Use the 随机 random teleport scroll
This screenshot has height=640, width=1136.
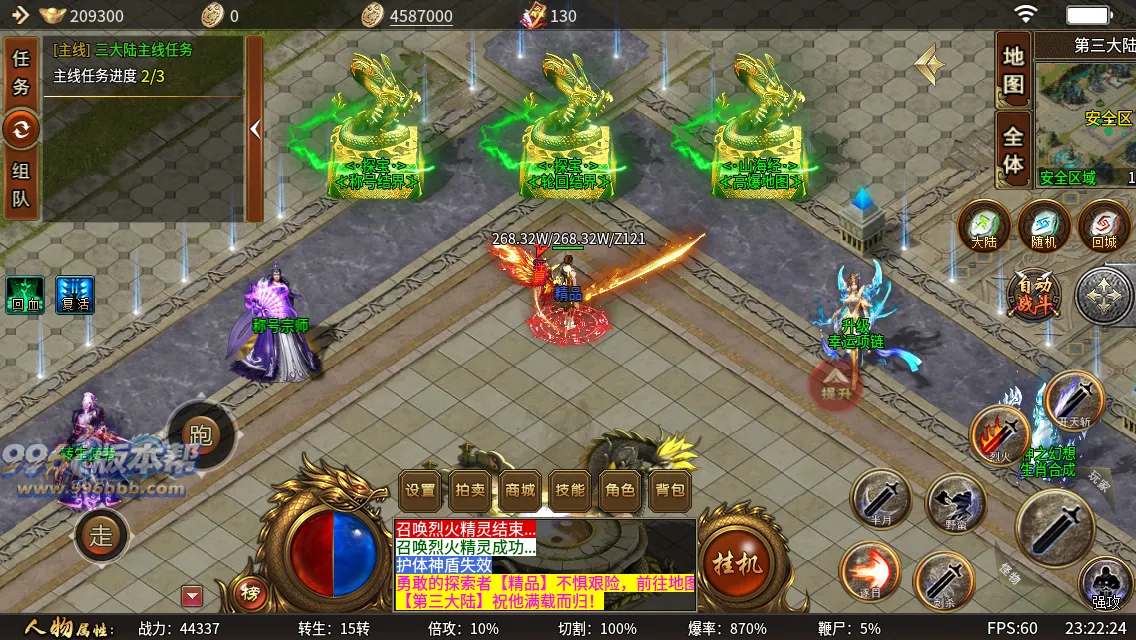pyautogui.click(x=1044, y=225)
